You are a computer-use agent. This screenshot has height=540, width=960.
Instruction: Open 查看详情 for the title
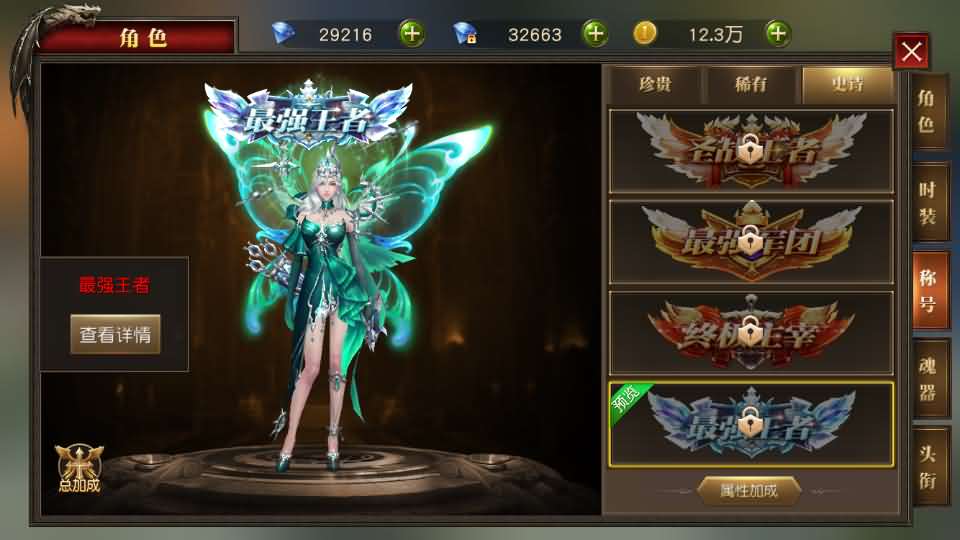point(115,335)
